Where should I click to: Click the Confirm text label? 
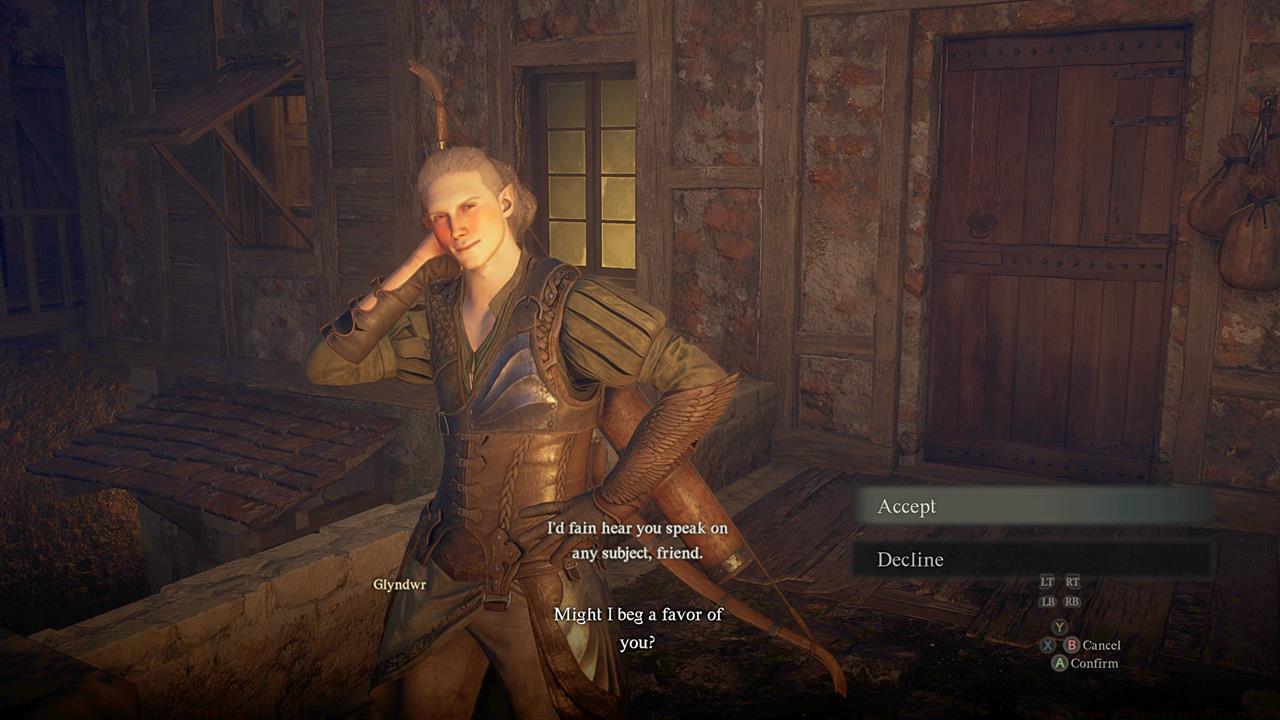[x=1095, y=662]
